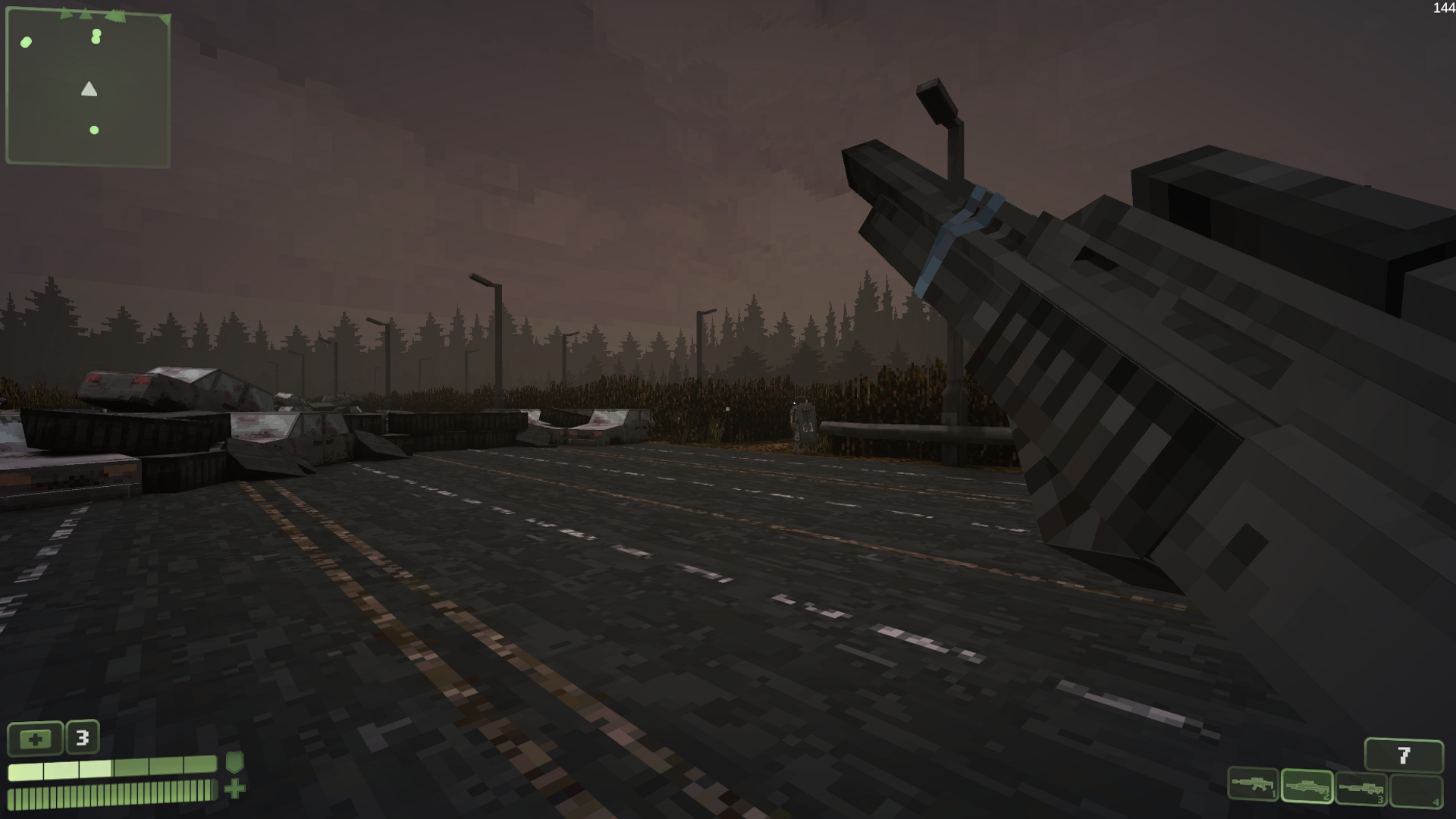Image resolution: width=1456 pixels, height=819 pixels.
Task: Toggle the medkit count badge showing 3
Action: tap(82, 738)
